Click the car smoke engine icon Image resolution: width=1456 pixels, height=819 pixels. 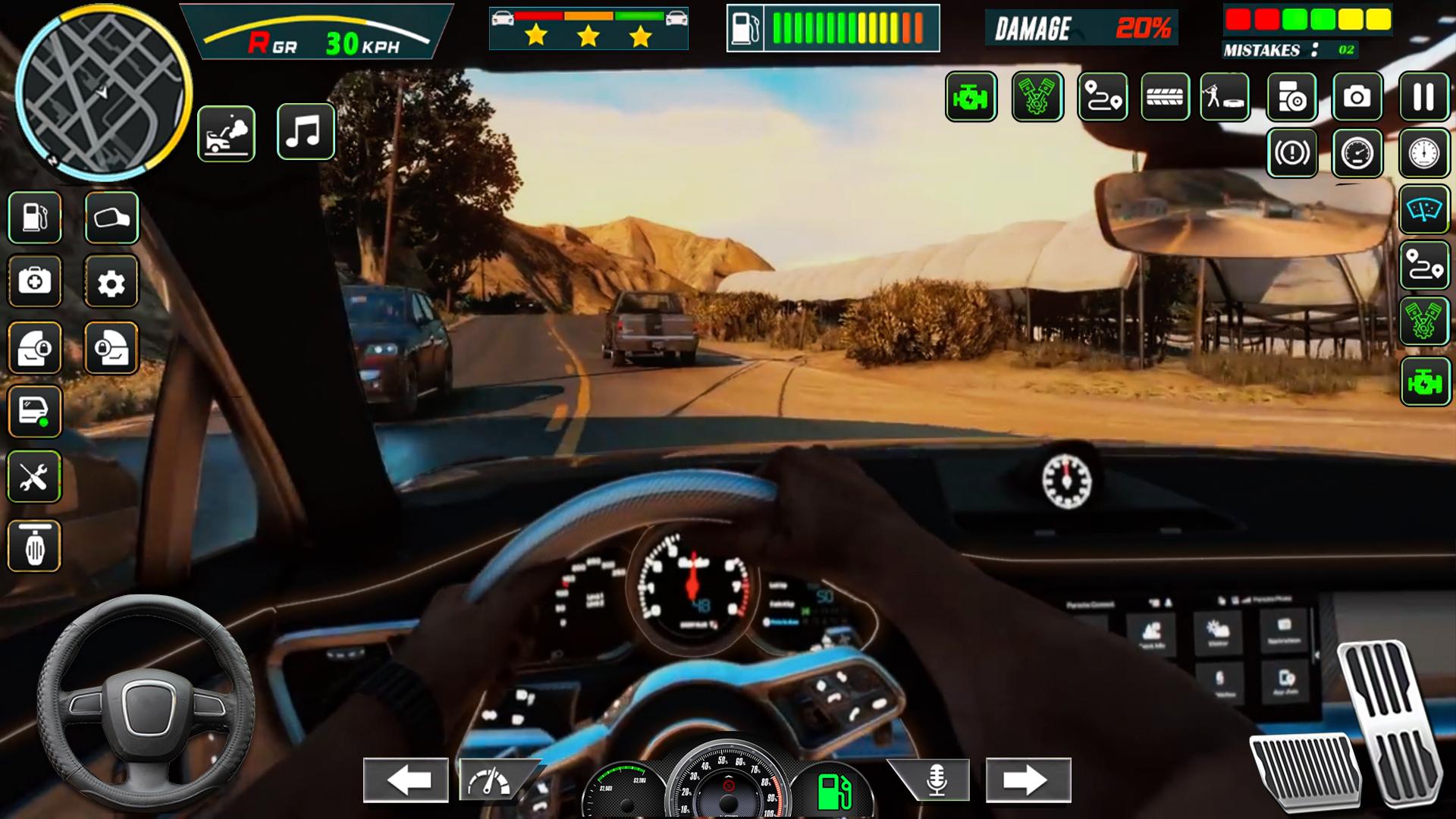click(226, 134)
